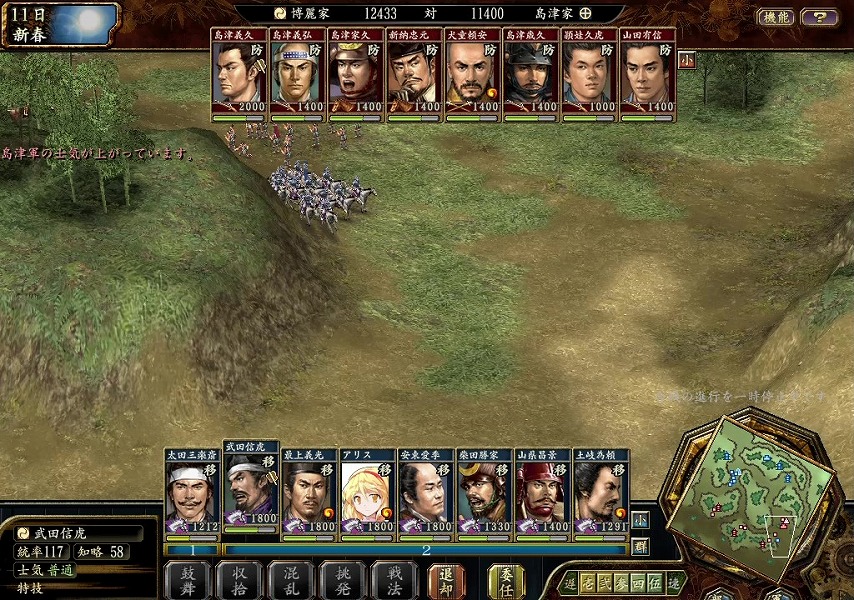Select enemy officer 島津義弘 portrait
Screen dimensions: 854x600
coord(296,76)
